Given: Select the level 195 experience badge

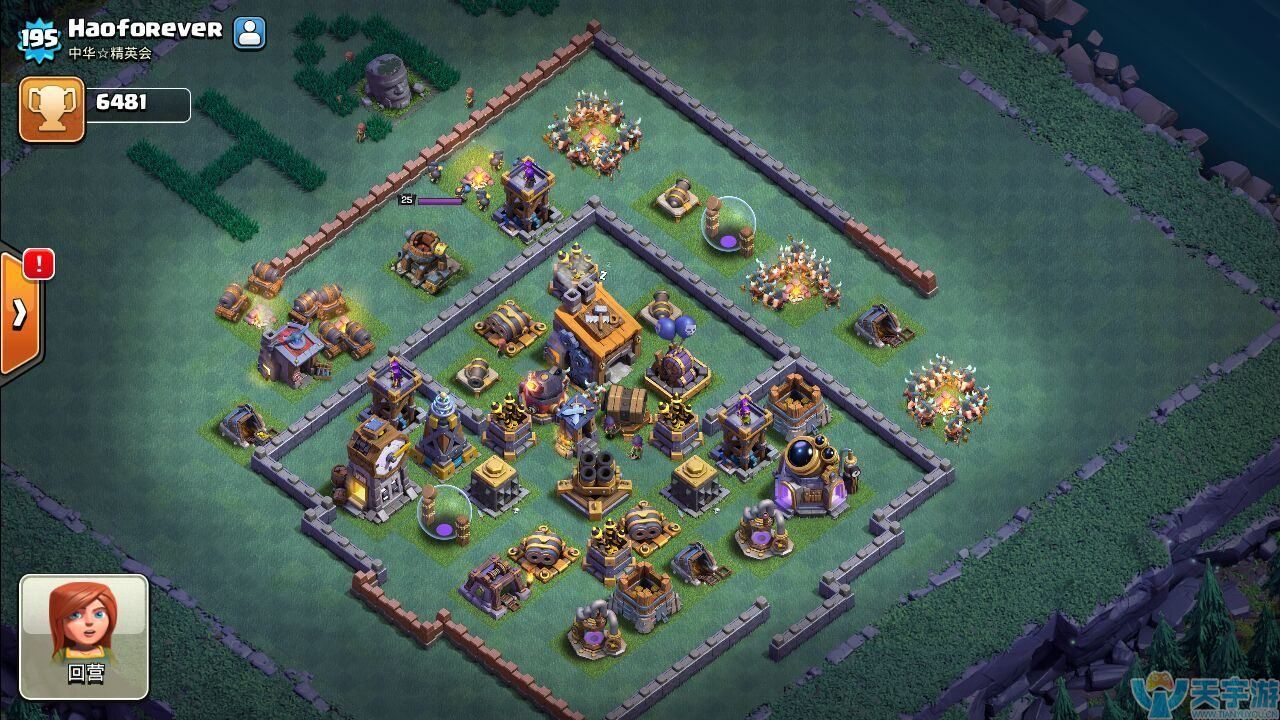Looking at the screenshot, I should coord(39,39).
